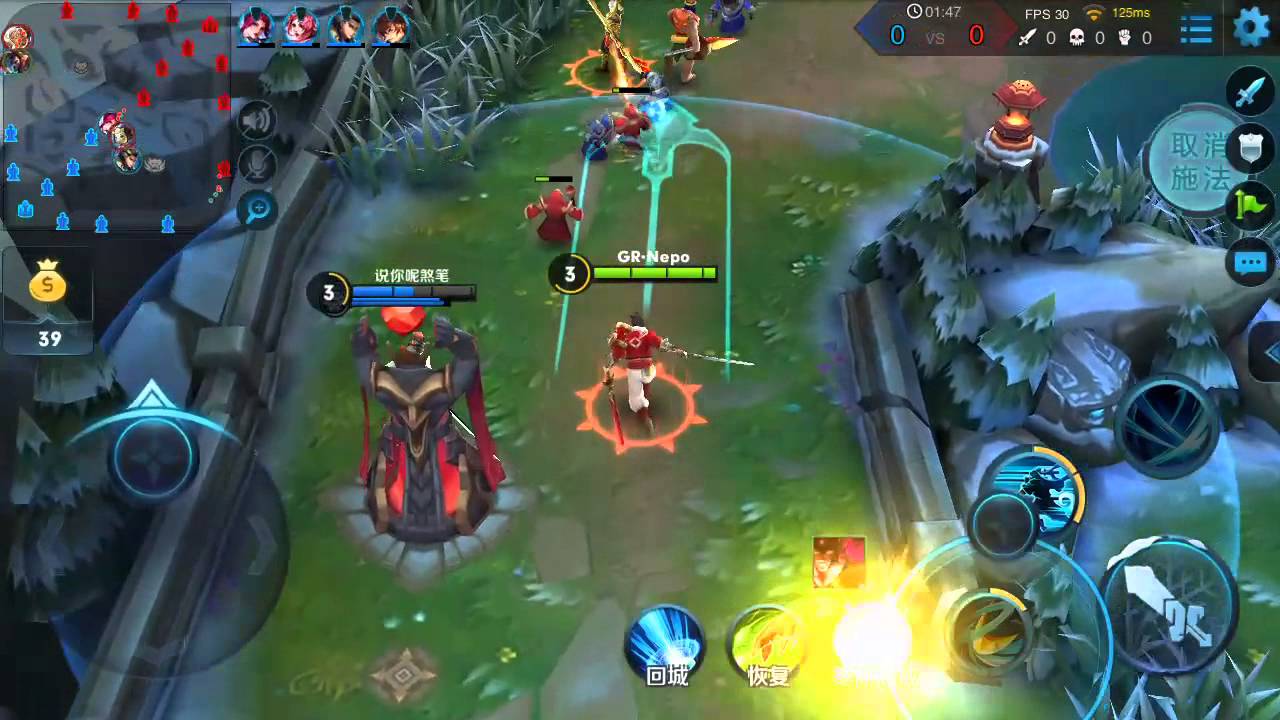Open the scoreboard list icon
1280x720 pixels.
1196,29
